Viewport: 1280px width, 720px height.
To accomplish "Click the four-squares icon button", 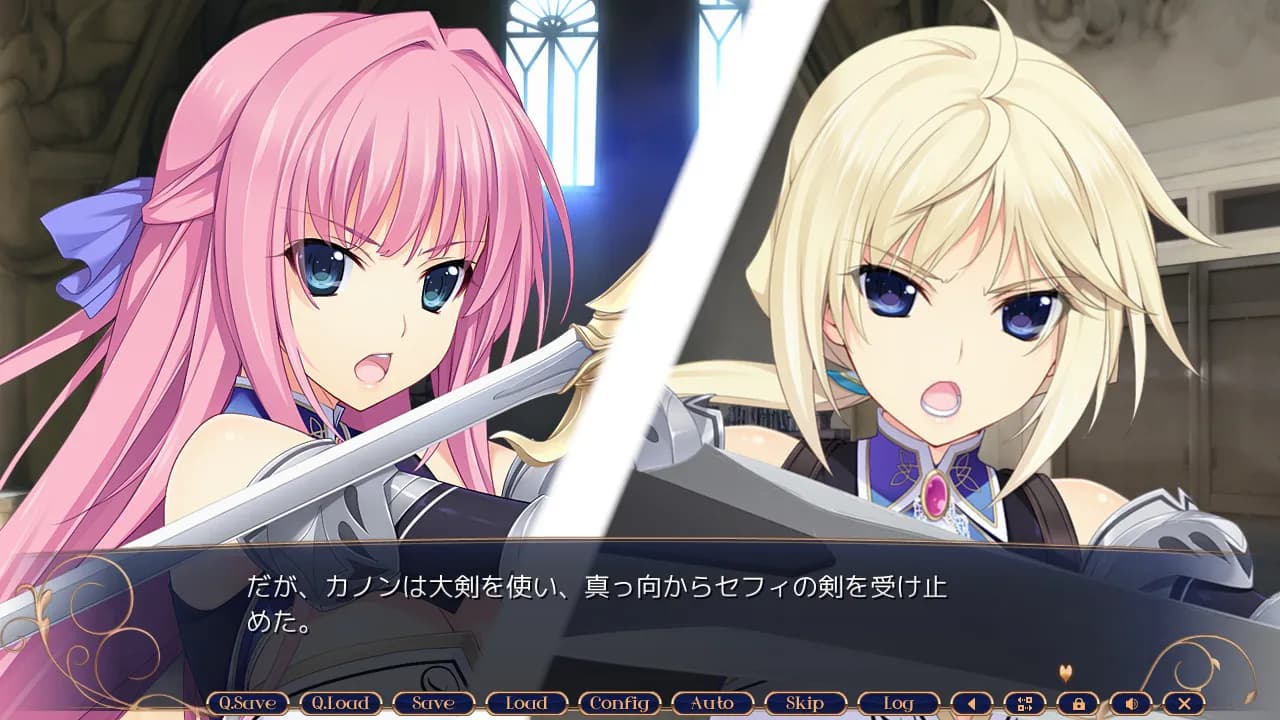I will [1025, 703].
